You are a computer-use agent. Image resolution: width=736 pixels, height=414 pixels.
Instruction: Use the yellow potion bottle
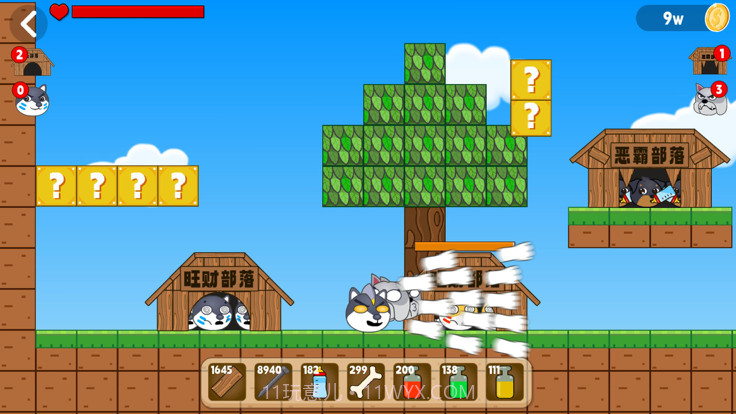point(505,382)
